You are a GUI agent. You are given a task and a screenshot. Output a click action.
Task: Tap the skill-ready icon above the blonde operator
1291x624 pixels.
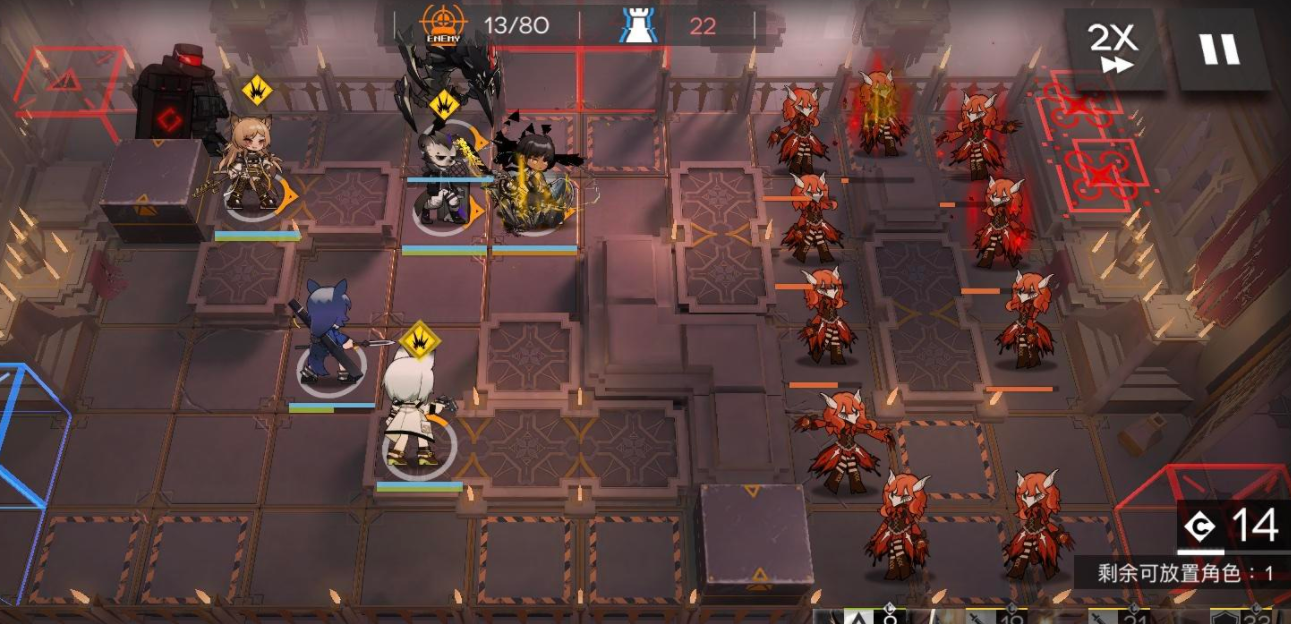tap(257, 91)
